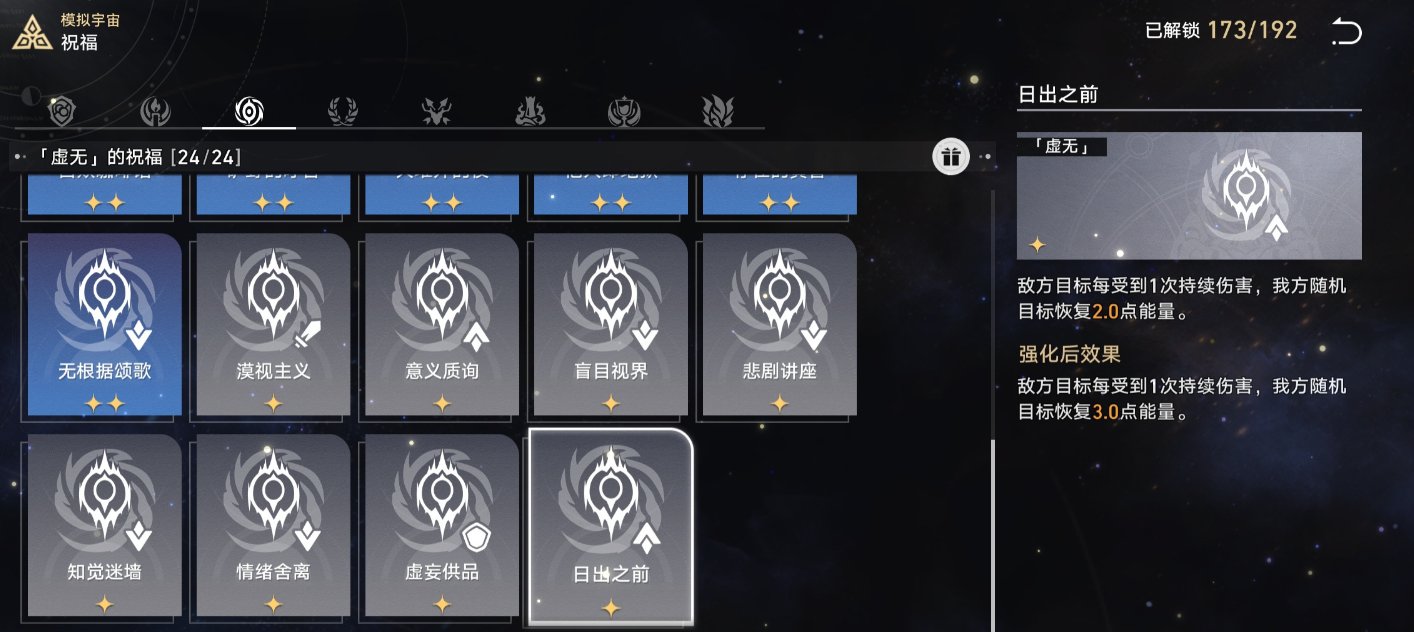Show the Destruction path blessings tab

pyautogui.click(x=530, y=111)
